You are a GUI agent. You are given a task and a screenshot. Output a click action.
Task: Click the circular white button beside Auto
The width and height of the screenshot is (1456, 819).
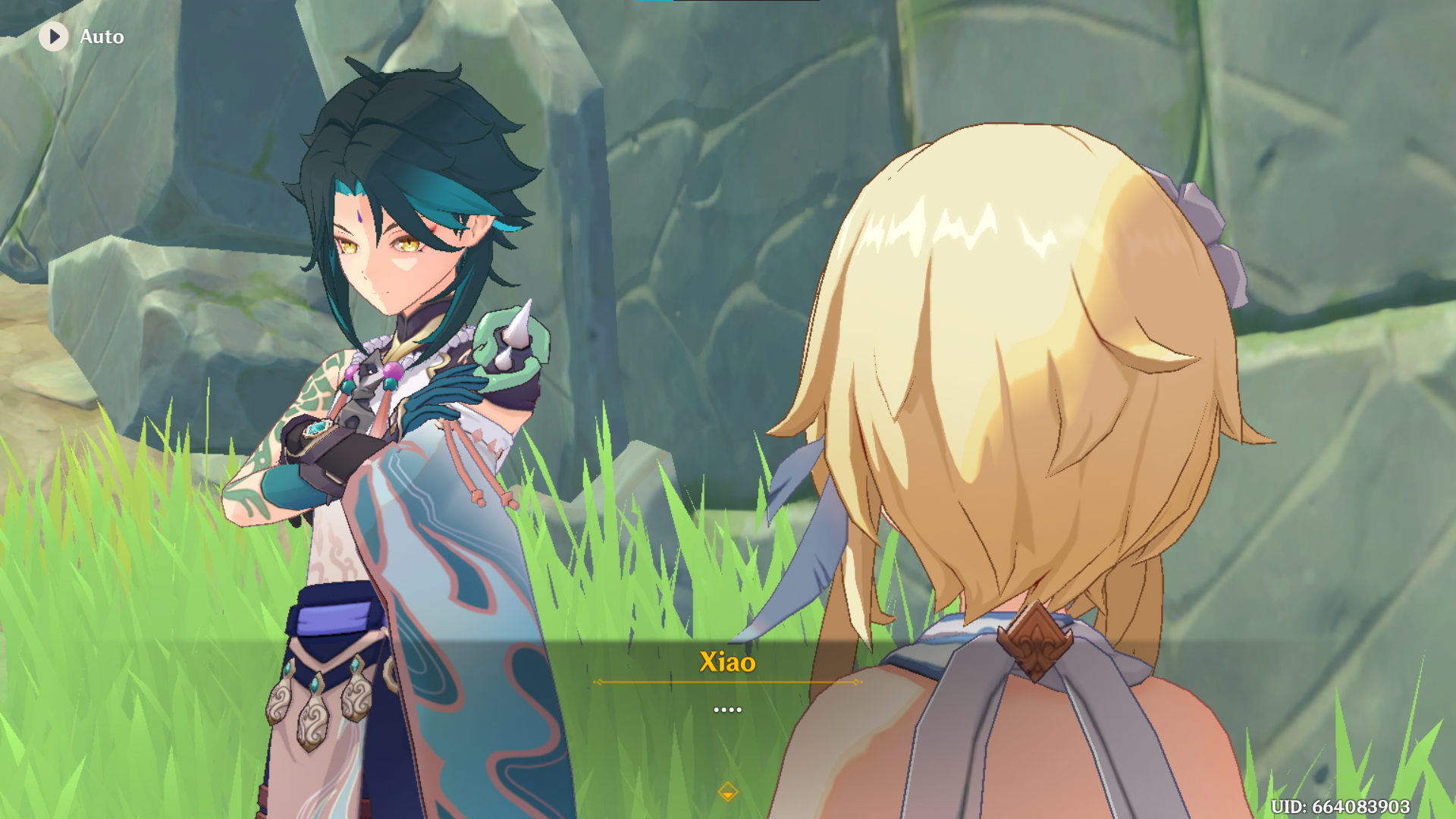[x=53, y=36]
